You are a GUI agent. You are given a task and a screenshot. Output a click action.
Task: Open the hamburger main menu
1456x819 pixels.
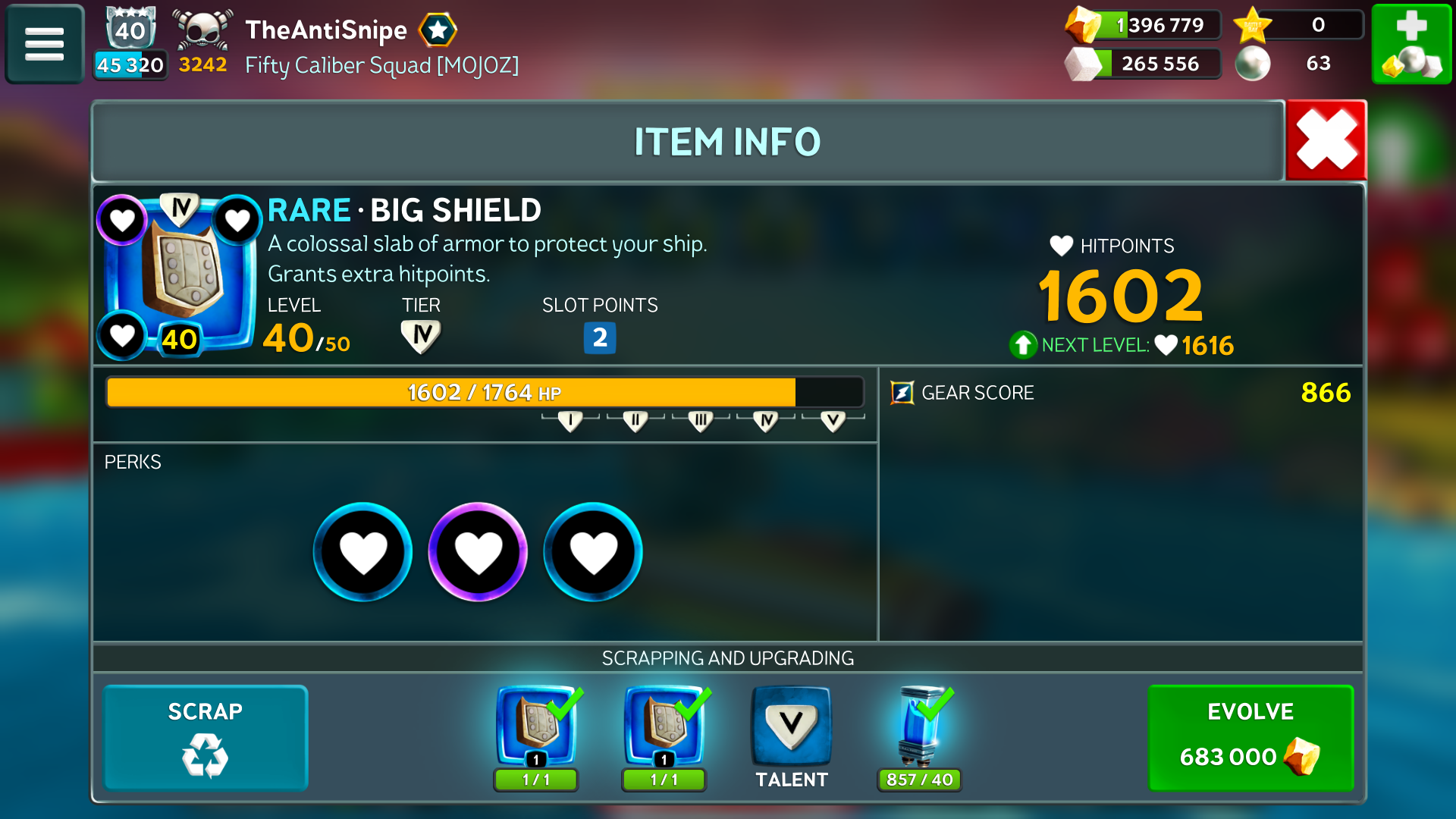click(x=44, y=44)
